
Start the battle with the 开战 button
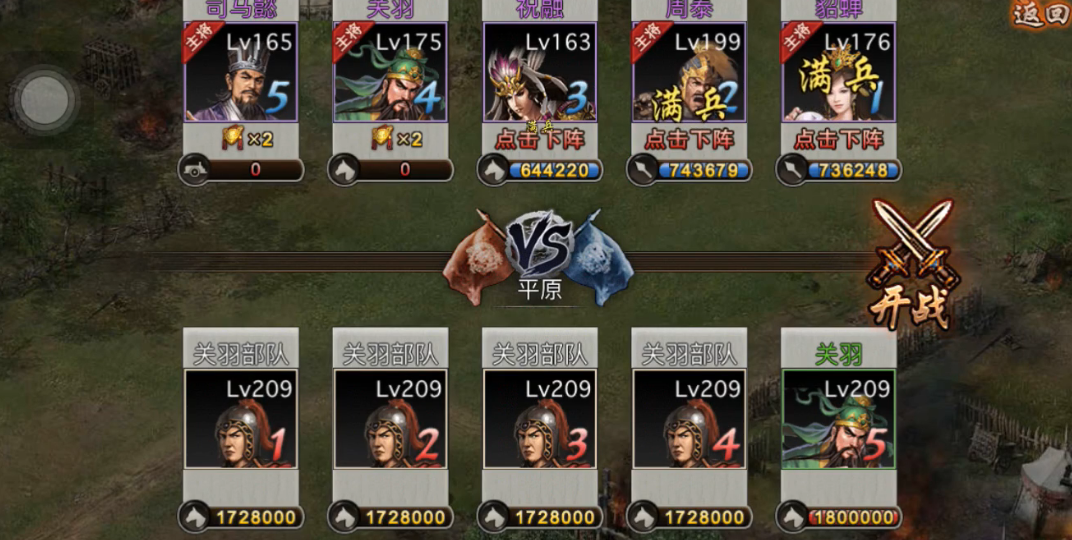pyautogui.click(x=911, y=265)
